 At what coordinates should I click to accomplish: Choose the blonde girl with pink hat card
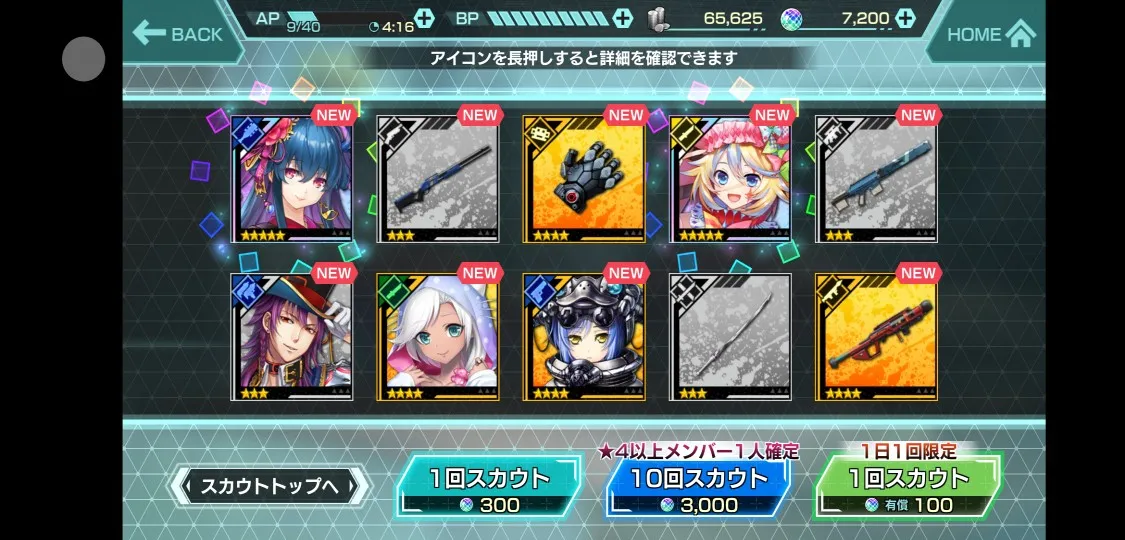pyautogui.click(x=730, y=179)
